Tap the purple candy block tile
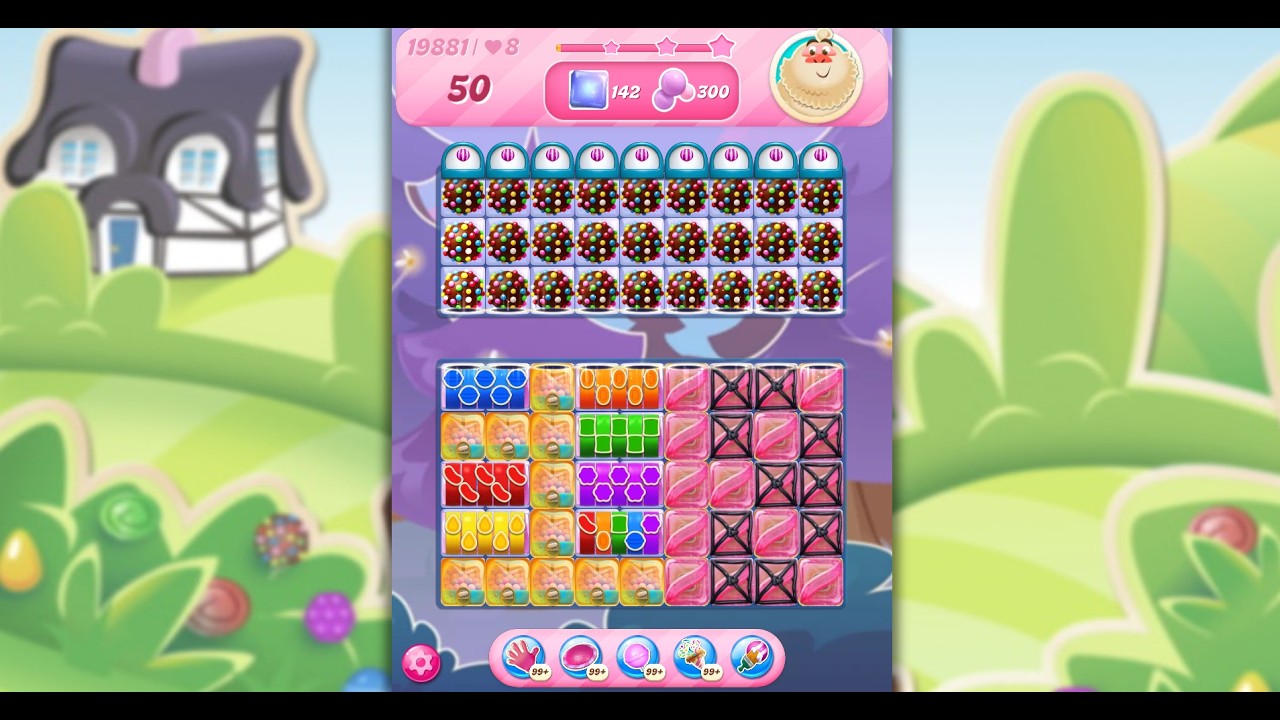The image size is (1280, 720). click(x=619, y=484)
